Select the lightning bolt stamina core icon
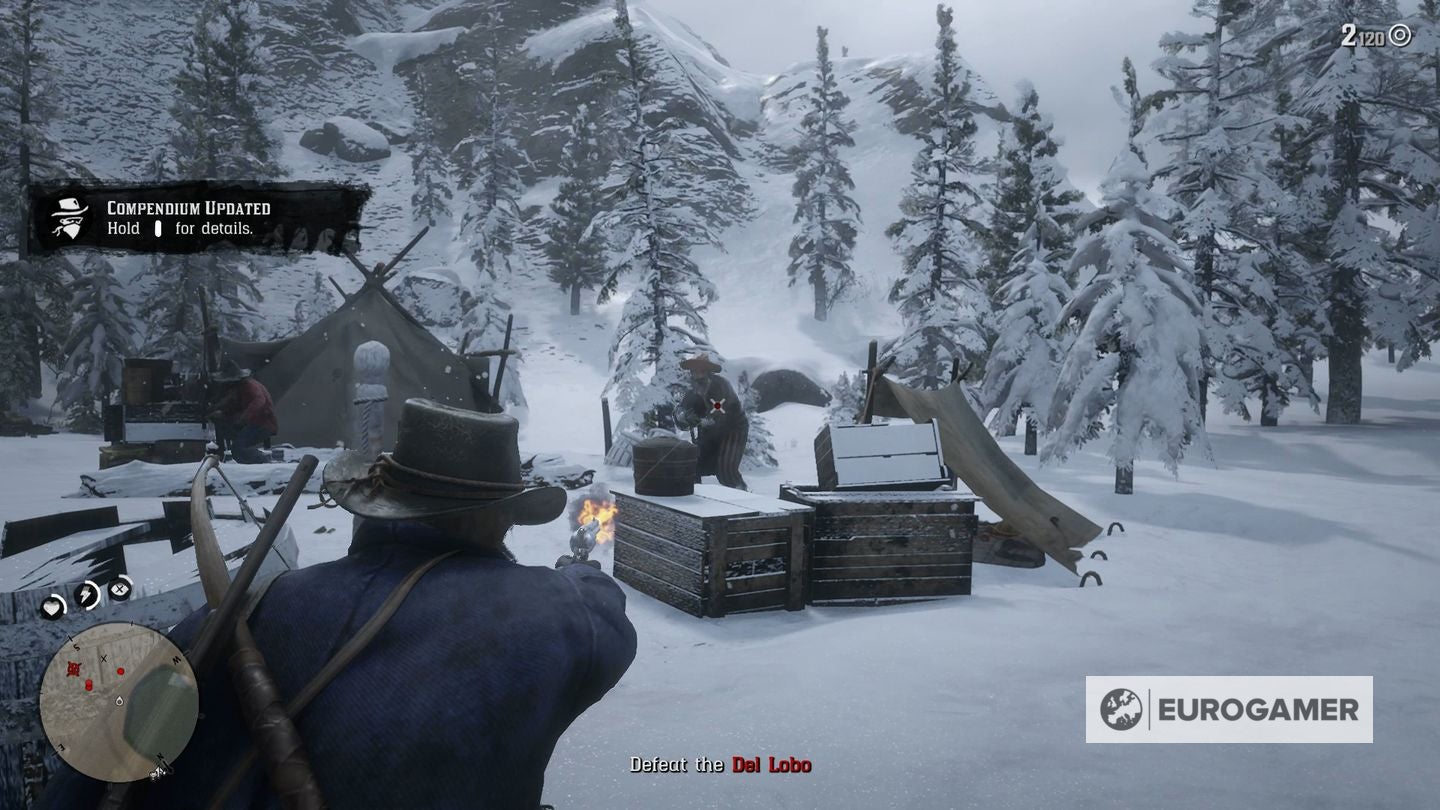This screenshot has width=1440, height=810. tap(88, 594)
